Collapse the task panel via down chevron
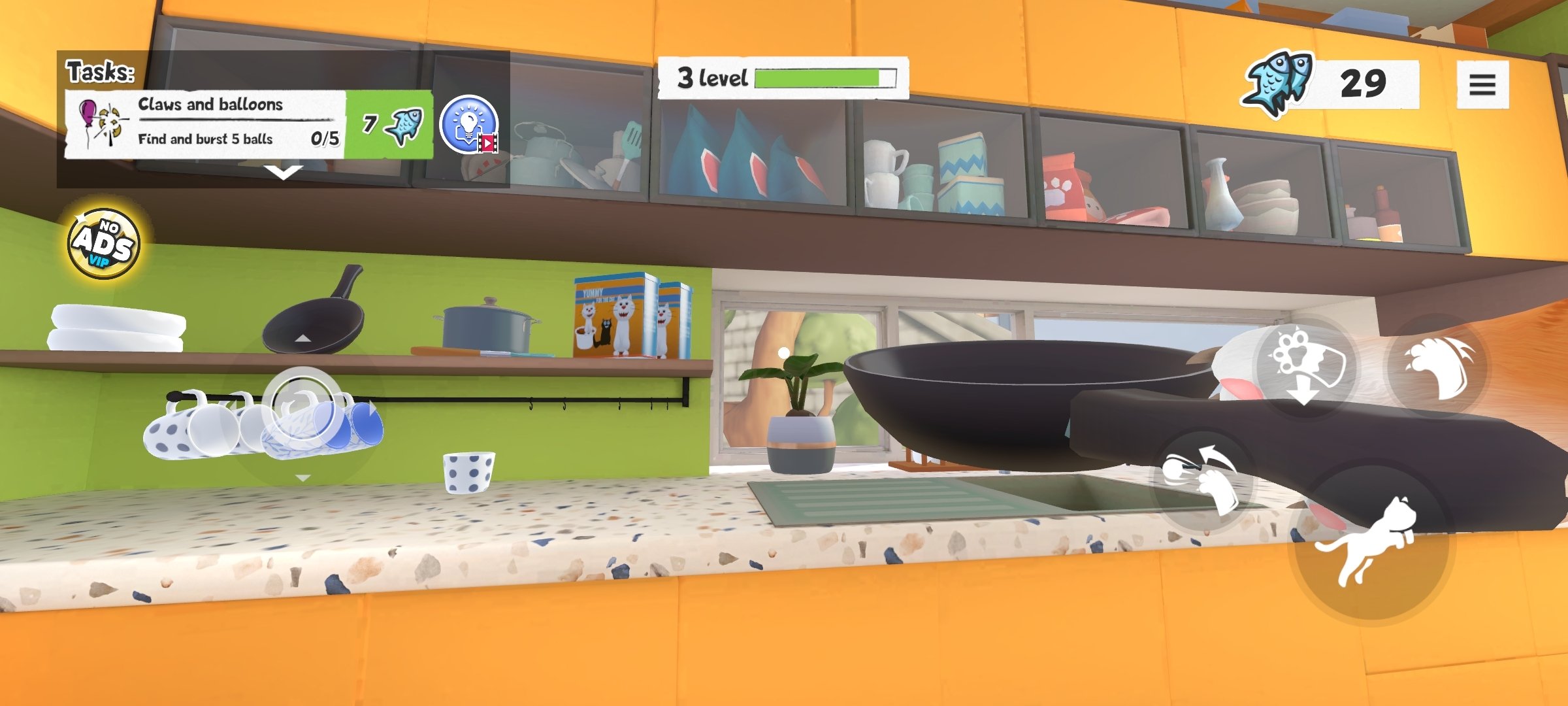Screen dimensions: 1568x706 pyautogui.click(x=282, y=173)
